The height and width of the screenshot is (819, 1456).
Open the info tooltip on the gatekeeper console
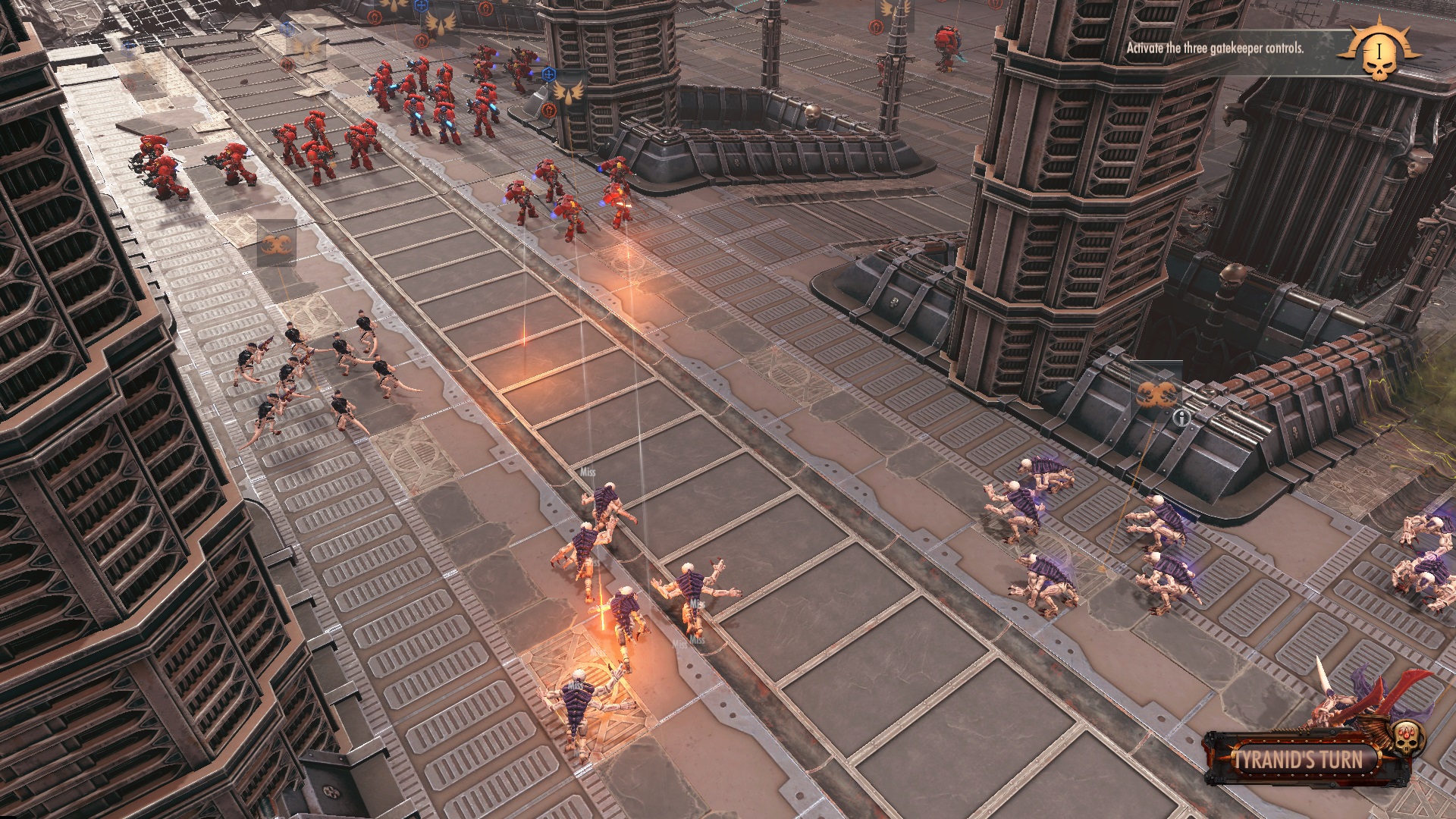1181,418
